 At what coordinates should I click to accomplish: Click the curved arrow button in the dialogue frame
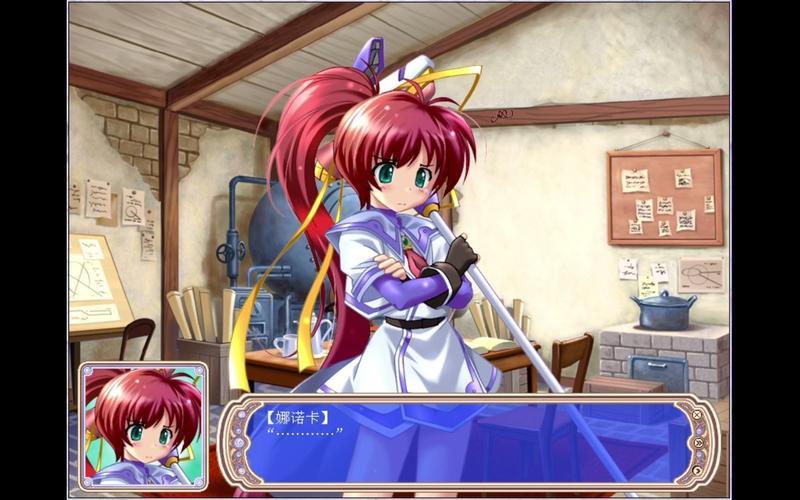pyautogui.click(x=697, y=471)
